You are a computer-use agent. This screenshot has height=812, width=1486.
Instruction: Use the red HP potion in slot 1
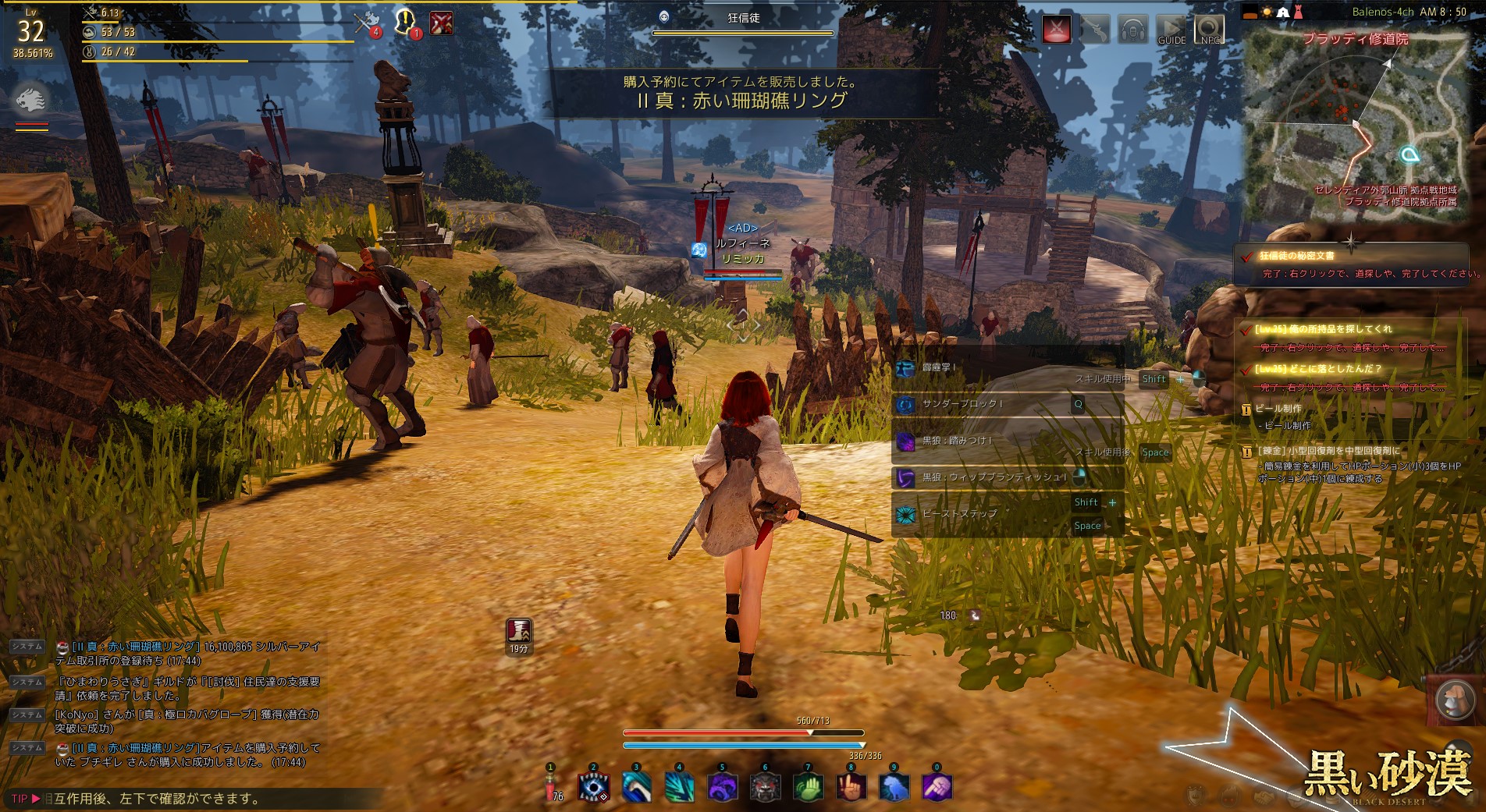pyautogui.click(x=550, y=788)
